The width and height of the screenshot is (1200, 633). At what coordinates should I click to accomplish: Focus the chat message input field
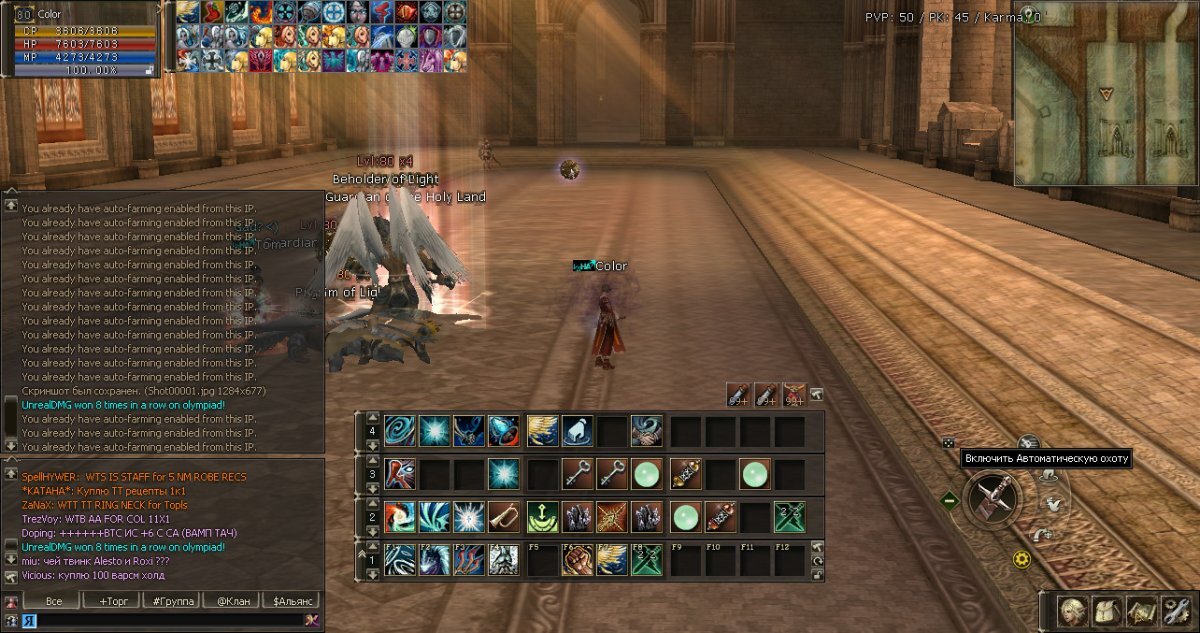[165, 621]
